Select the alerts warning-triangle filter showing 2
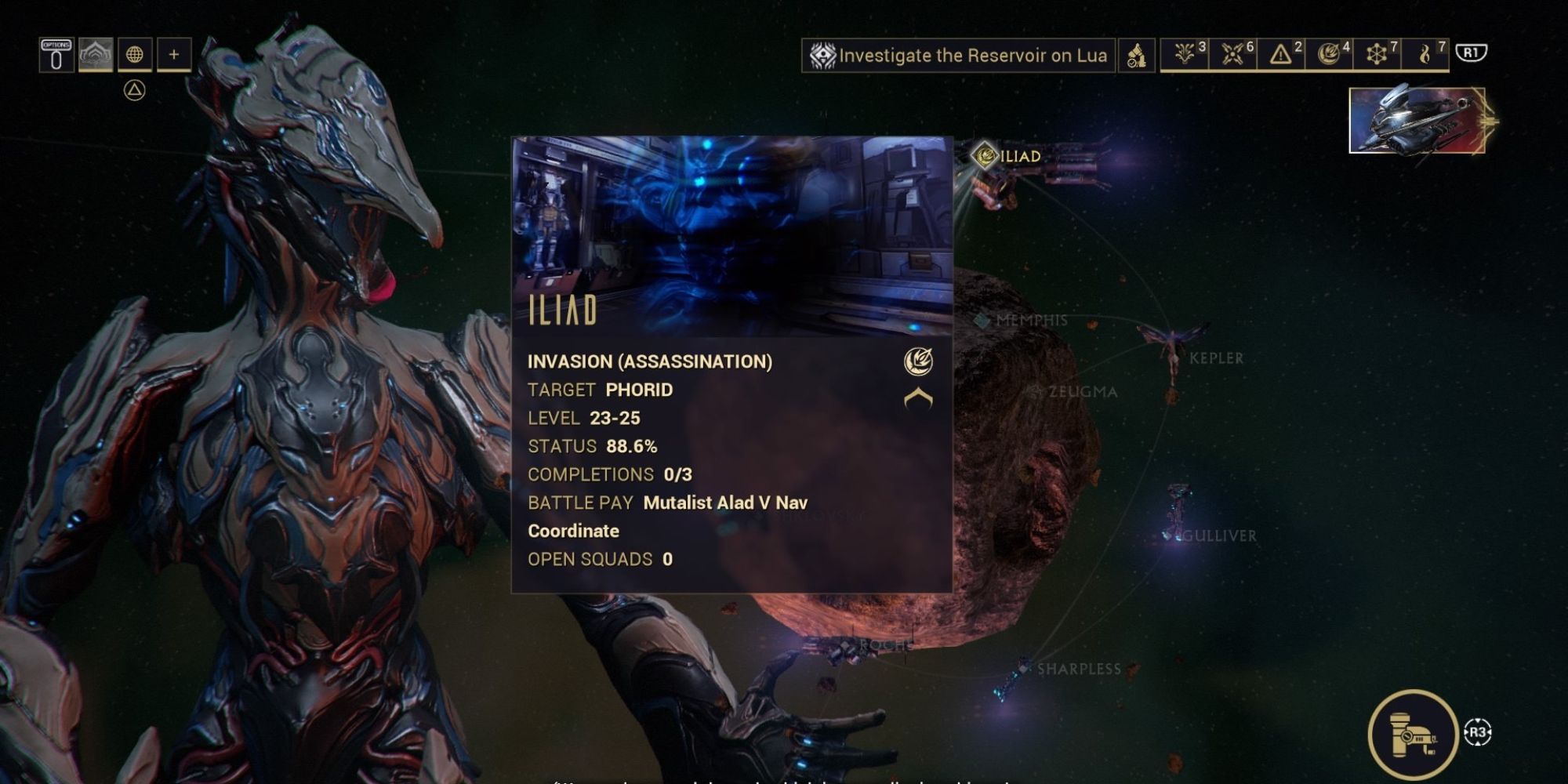 tap(1281, 55)
